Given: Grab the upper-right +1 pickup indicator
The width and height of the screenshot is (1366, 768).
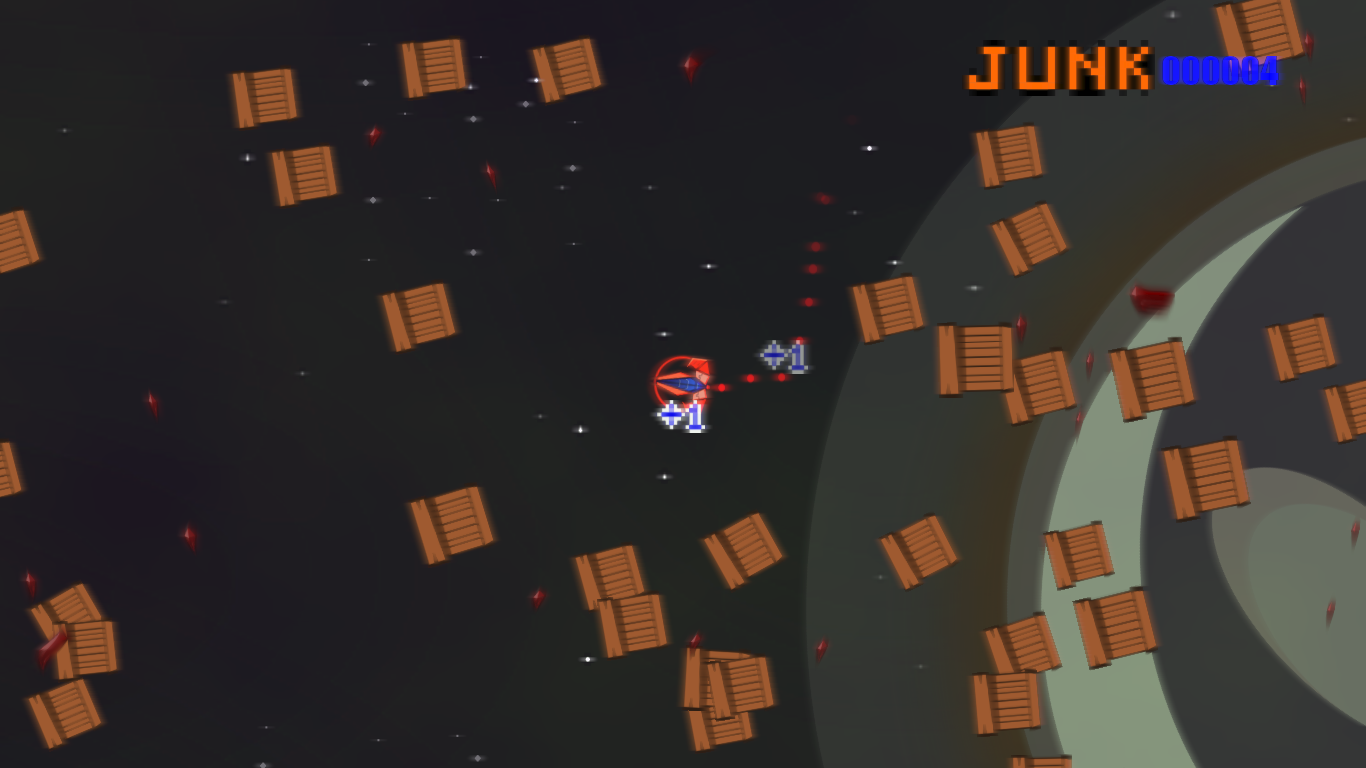Looking at the screenshot, I should coord(783,353).
